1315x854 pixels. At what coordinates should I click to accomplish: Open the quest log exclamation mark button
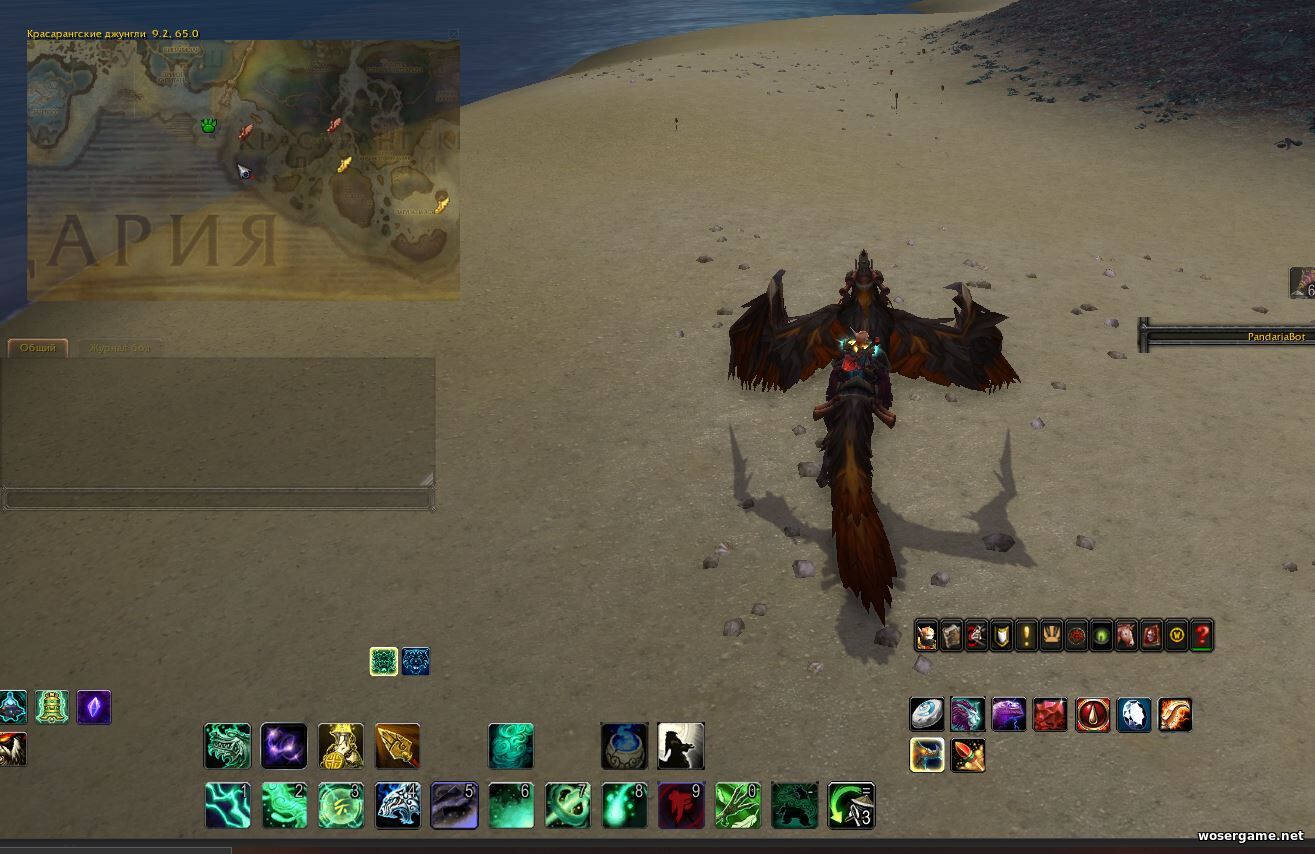click(x=1027, y=636)
